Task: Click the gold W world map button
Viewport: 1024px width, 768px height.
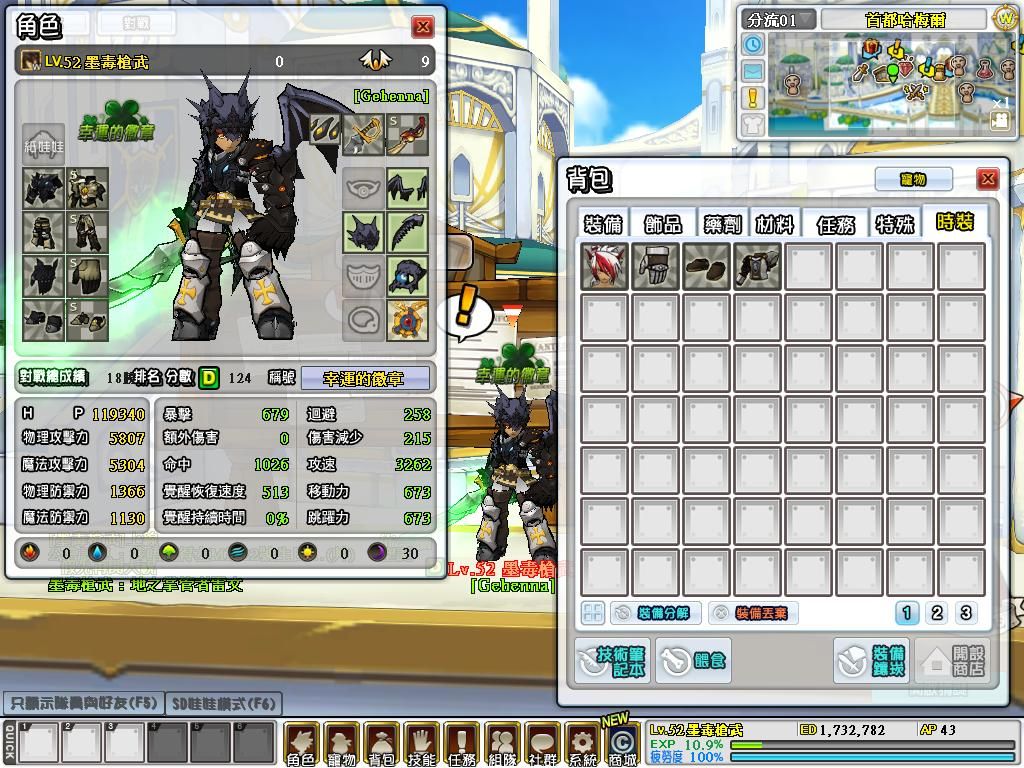Action: [1005, 18]
